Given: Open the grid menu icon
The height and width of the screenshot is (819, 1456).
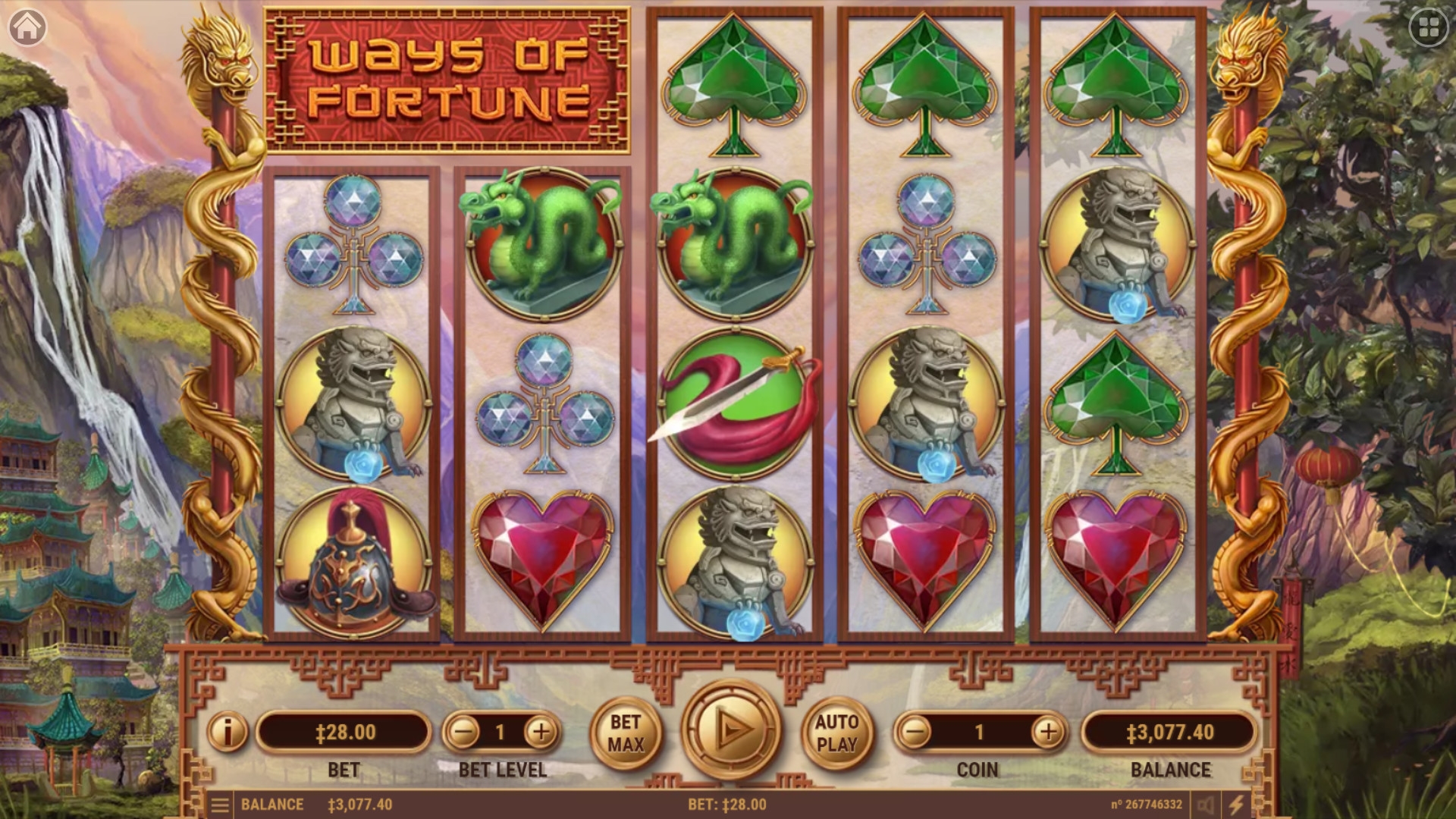Looking at the screenshot, I should pos(1429,29).
